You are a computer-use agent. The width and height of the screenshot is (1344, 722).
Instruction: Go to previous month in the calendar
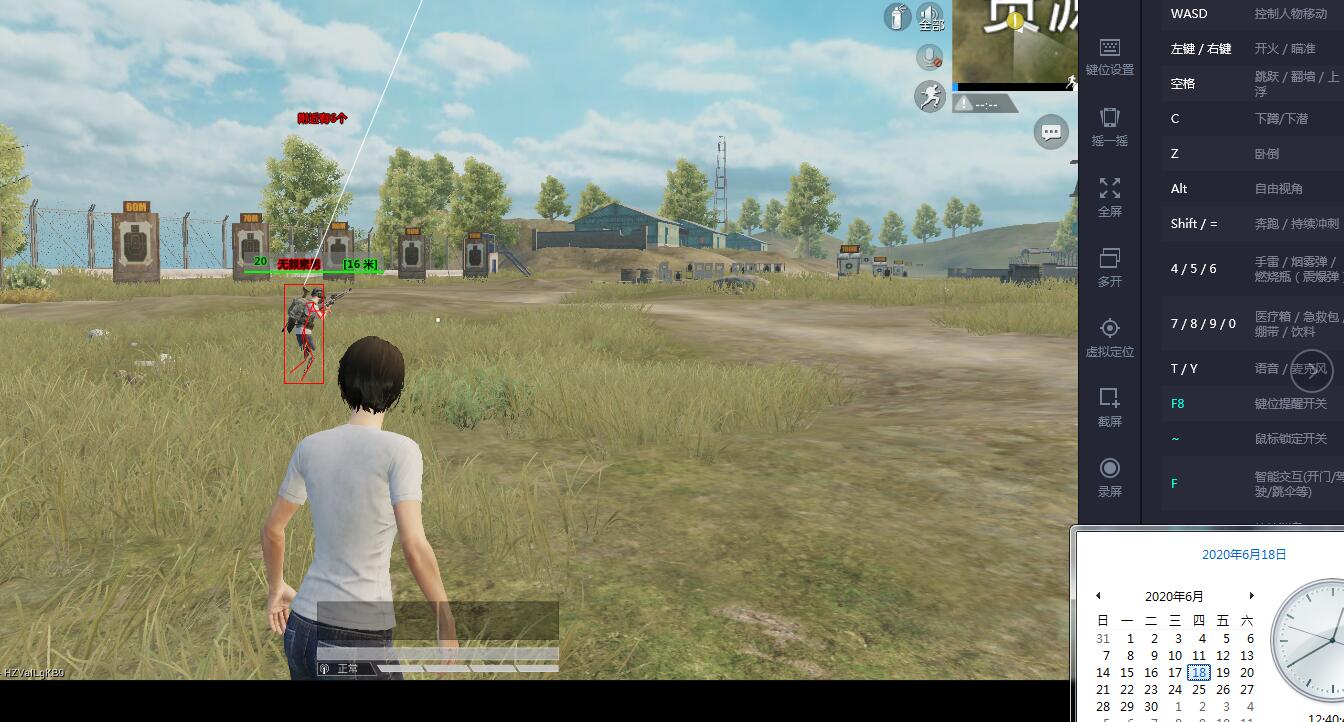[1098, 596]
